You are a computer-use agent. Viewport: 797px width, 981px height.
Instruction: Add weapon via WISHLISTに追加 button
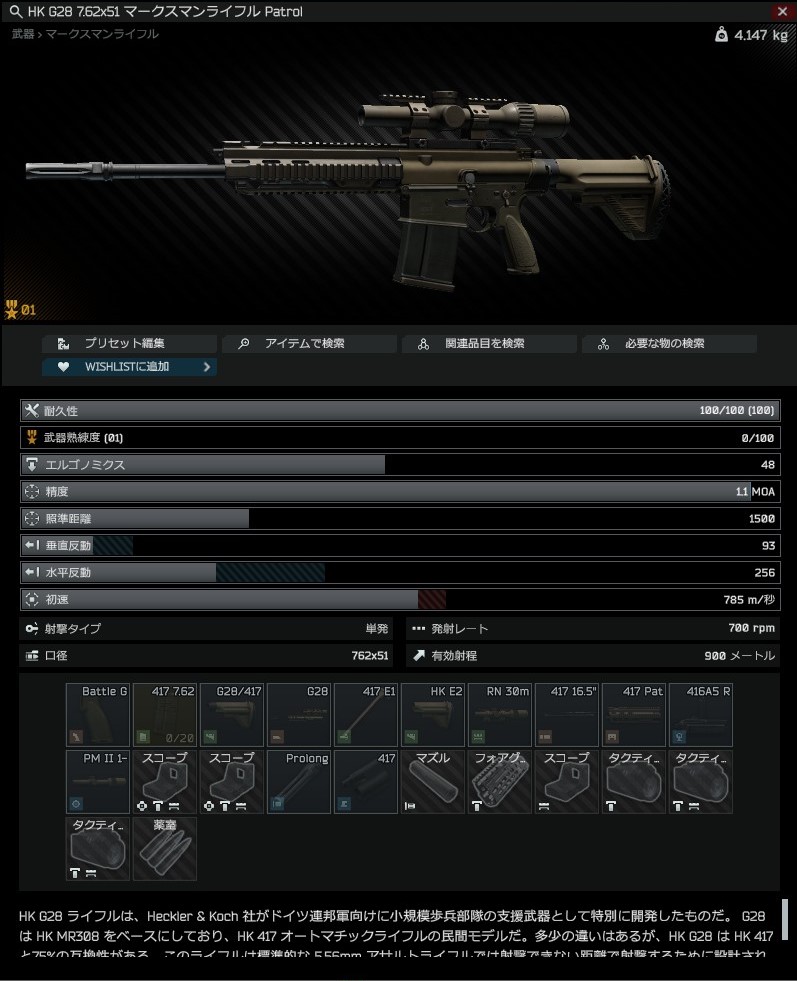129,367
